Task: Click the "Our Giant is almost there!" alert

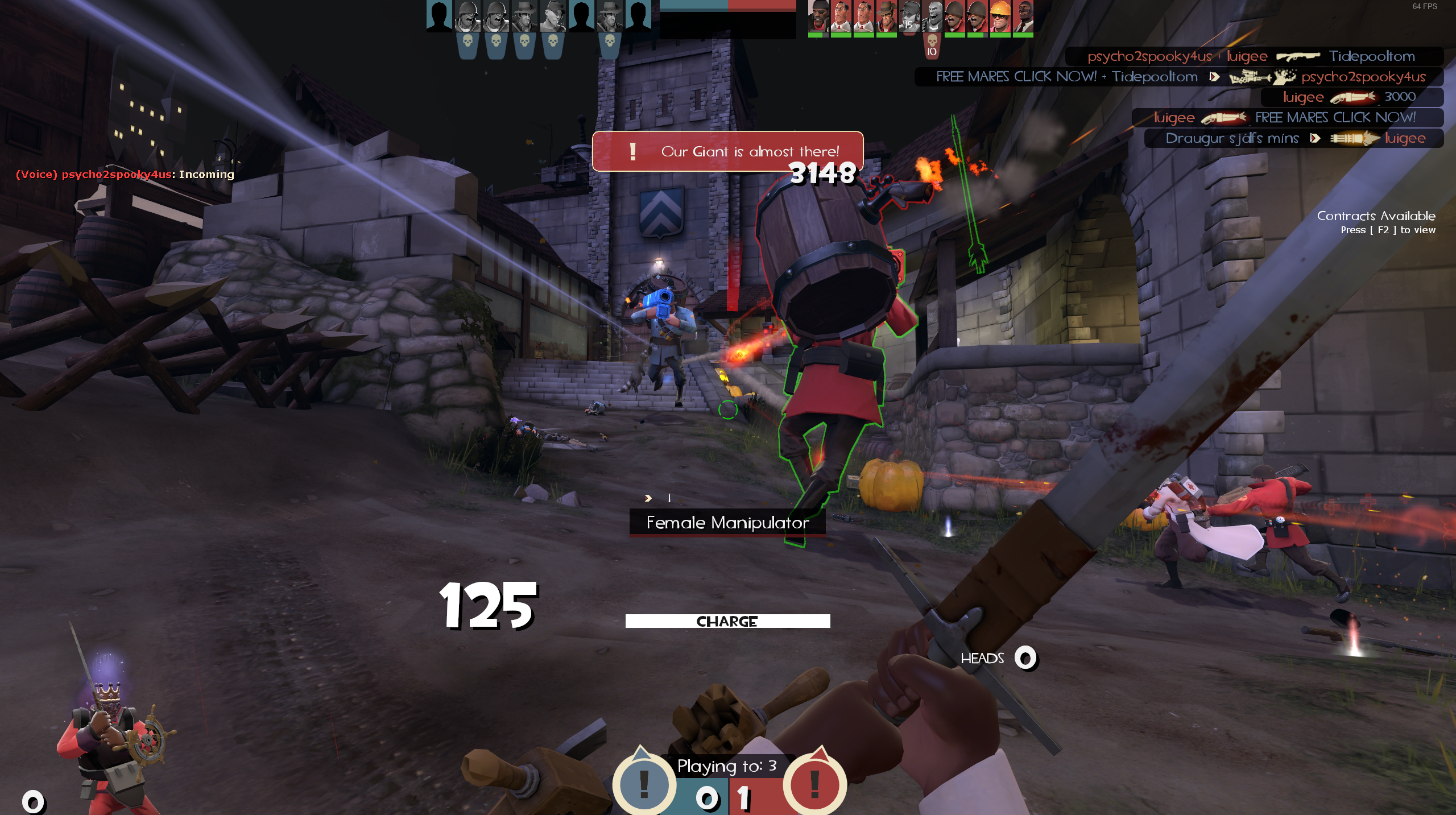Action: click(x=727, y=151)
